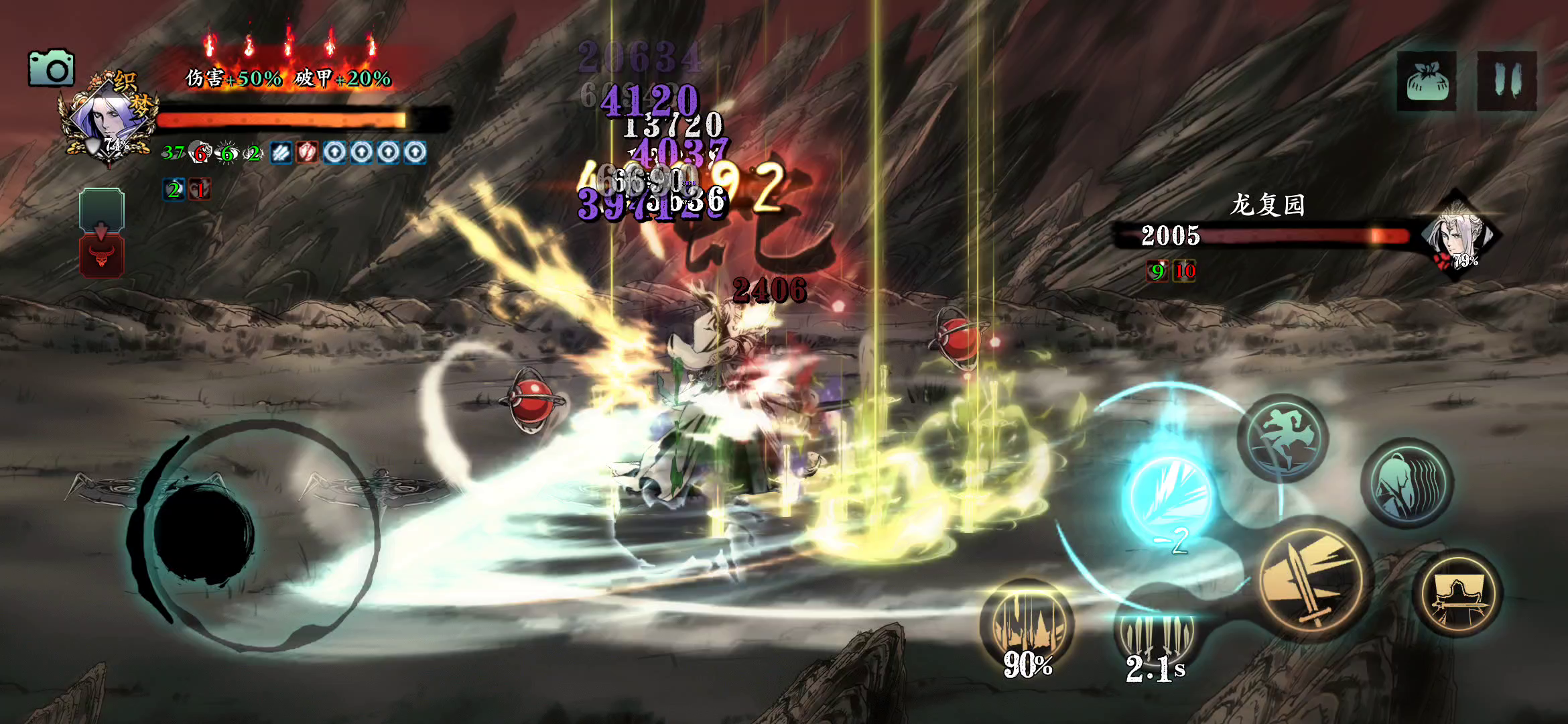Pause the battle

[x=1506, y=81]
